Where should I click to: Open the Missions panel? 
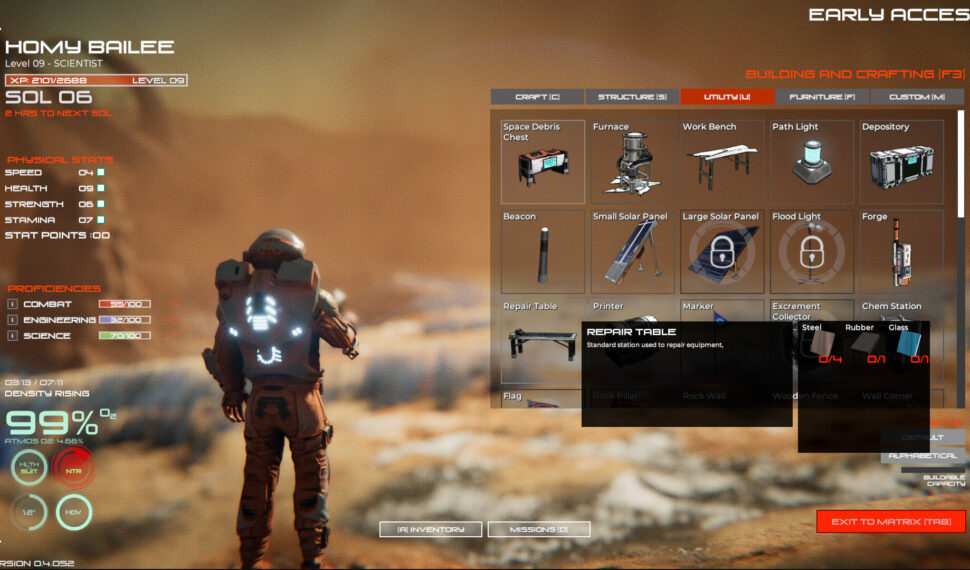[x=539, y=529]
